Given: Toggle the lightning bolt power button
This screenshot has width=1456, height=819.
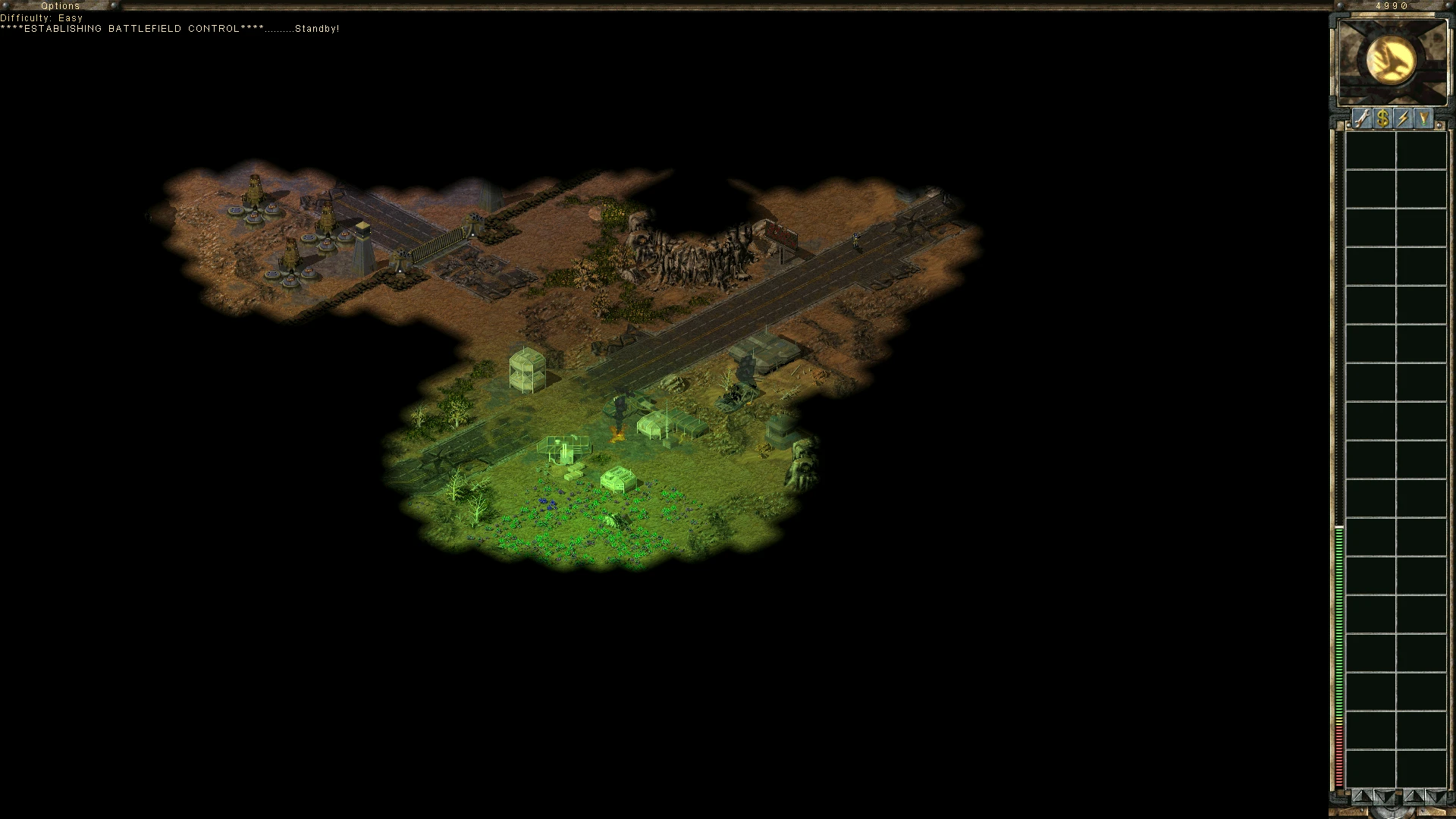Looking at the screenshot, I should pos(1404,118).
